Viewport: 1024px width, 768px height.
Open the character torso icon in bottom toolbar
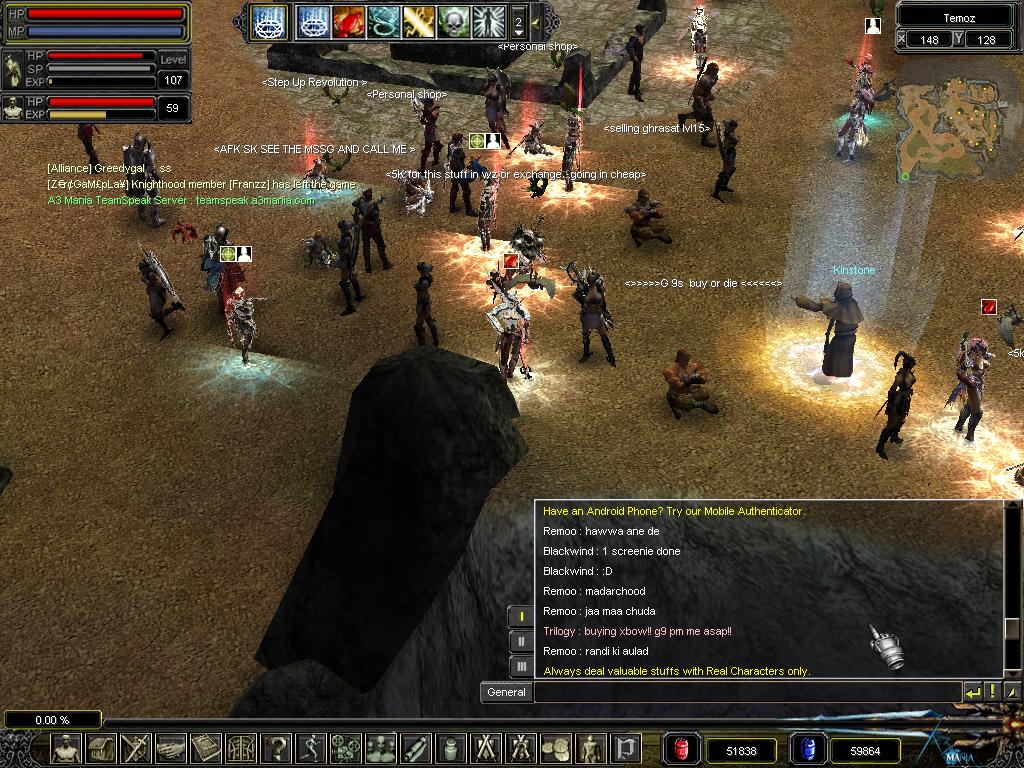[66, 748]
